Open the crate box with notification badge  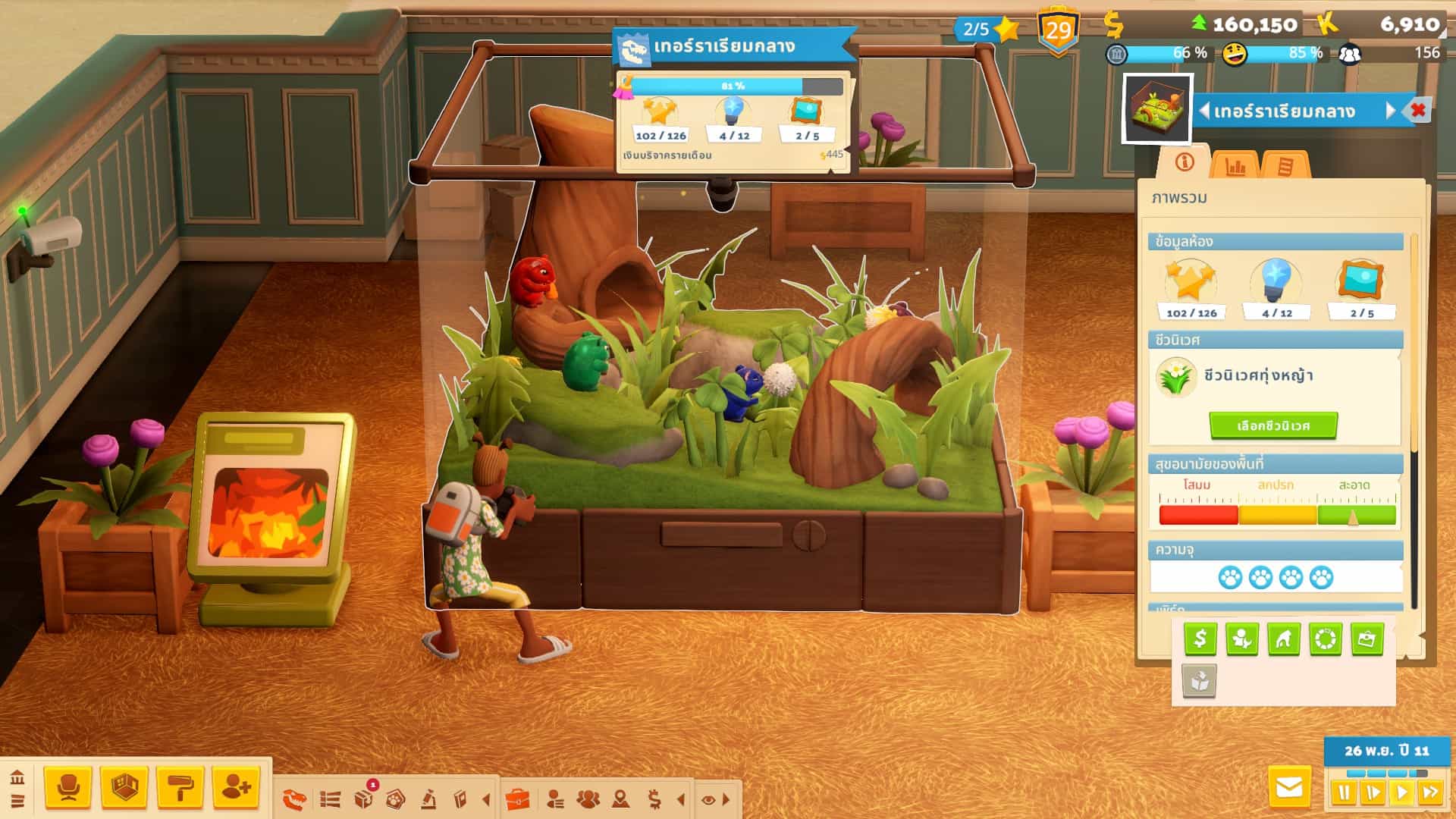[364, 798]
